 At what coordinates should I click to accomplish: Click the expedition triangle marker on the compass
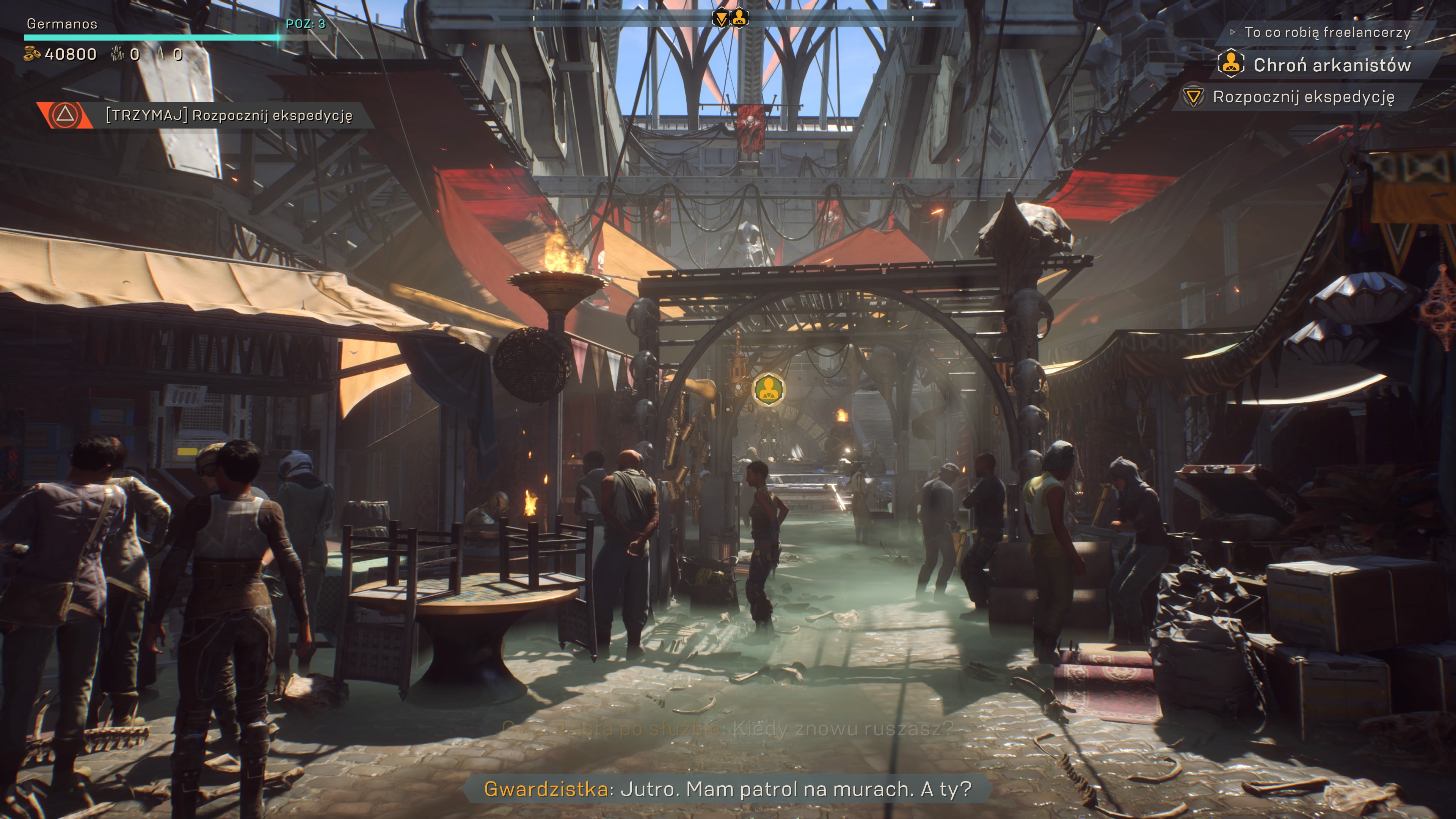(x=721, y=19)
